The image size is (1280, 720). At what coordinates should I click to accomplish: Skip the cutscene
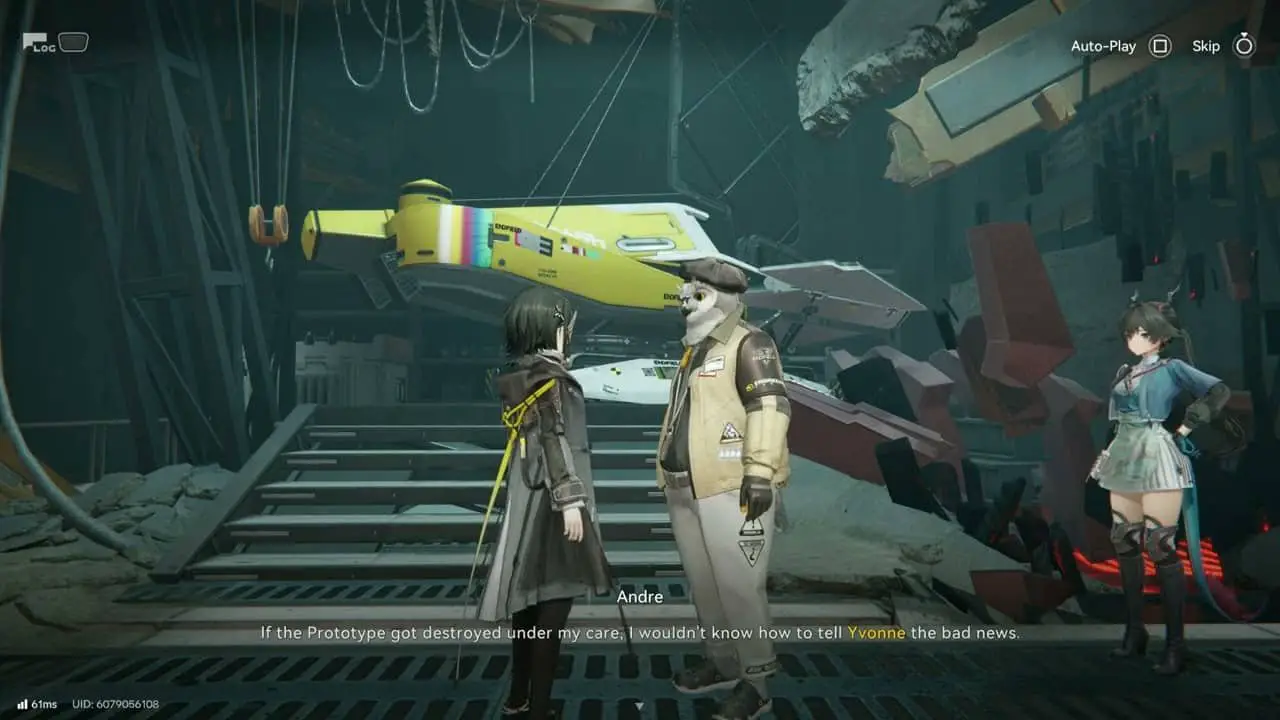[1243, 46]
